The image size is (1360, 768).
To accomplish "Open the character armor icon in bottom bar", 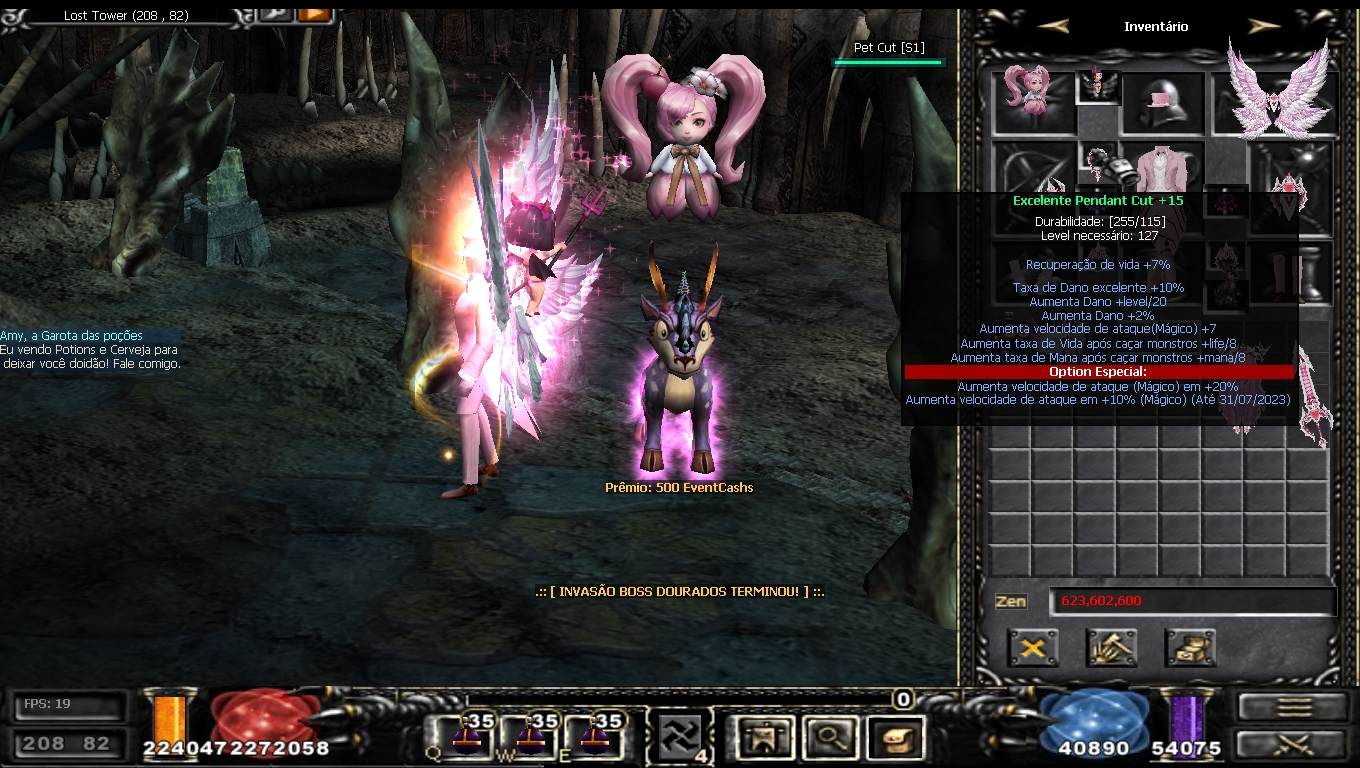I will (762, 738).
